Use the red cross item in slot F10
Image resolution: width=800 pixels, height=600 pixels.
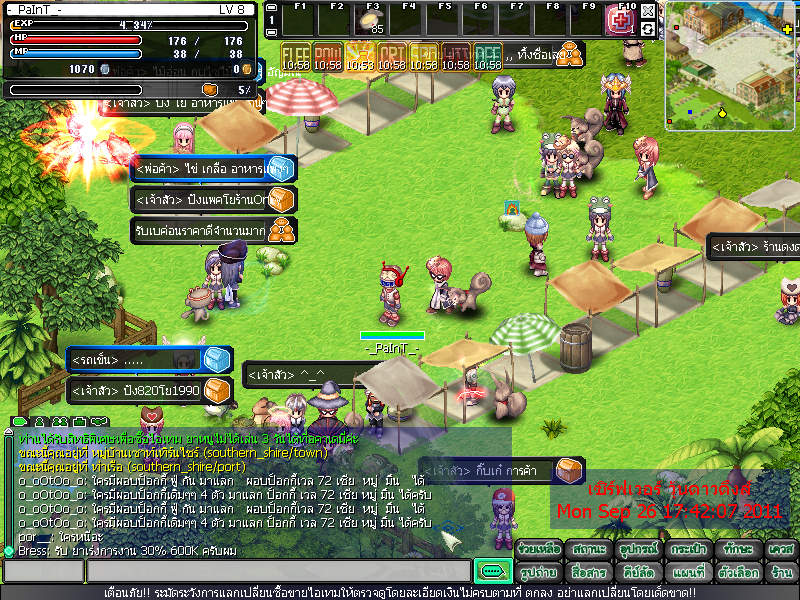pos(620,21)
